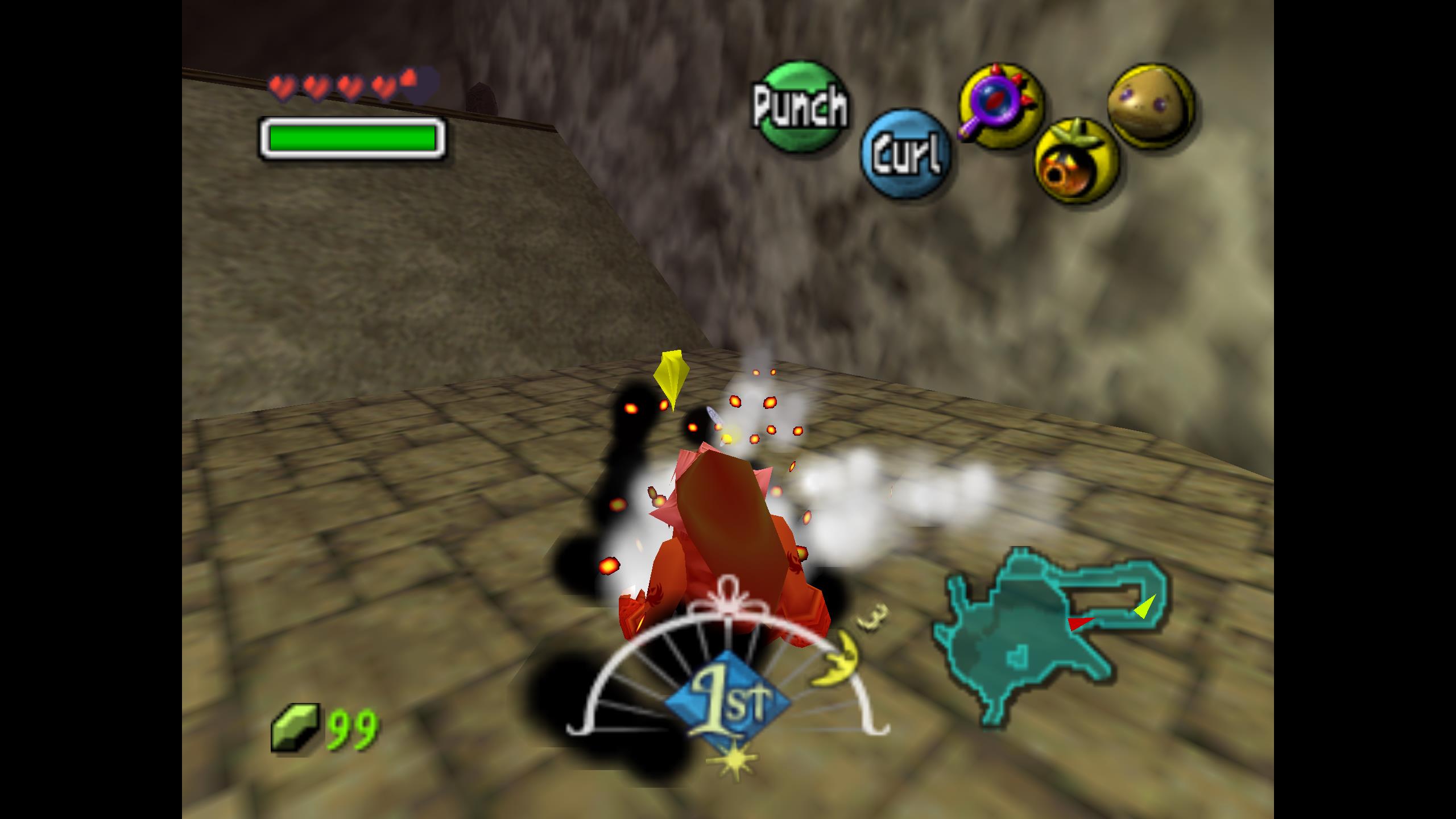
Task: Use the Lens of Truth item
Action: (x=1001, y=106)
